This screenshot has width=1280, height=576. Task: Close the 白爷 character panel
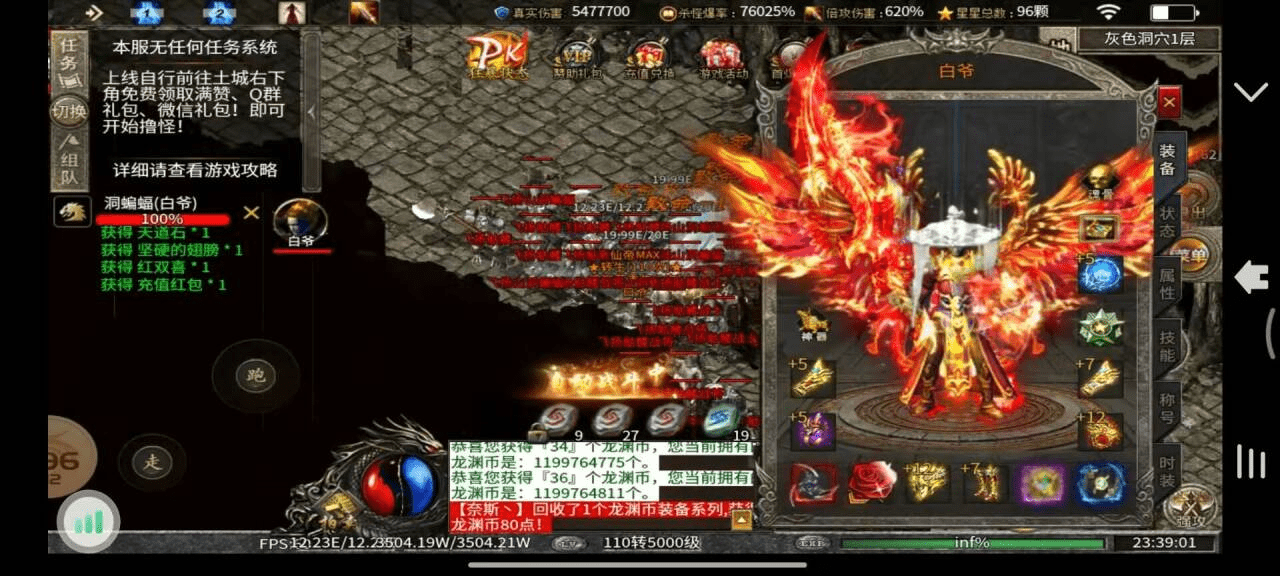coord(1169,102)
